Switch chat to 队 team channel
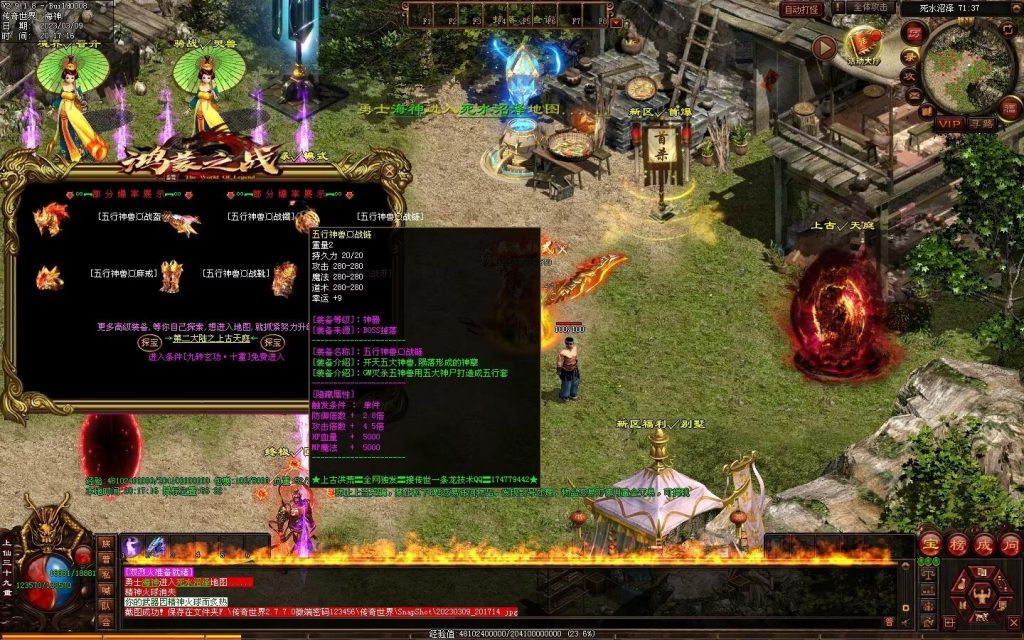 coord(106,605)
